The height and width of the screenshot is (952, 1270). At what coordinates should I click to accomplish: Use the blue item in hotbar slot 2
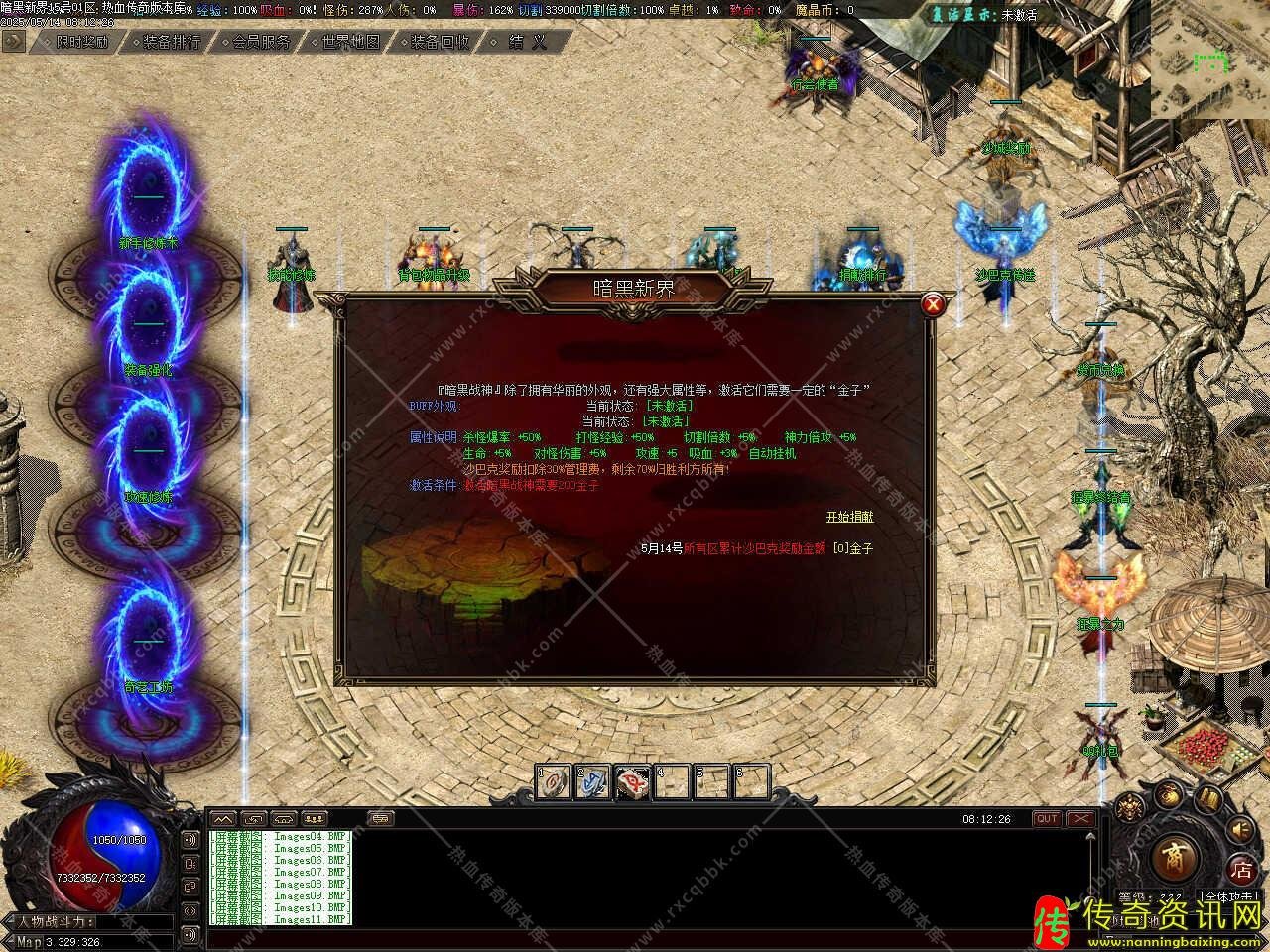click(593, 782)
